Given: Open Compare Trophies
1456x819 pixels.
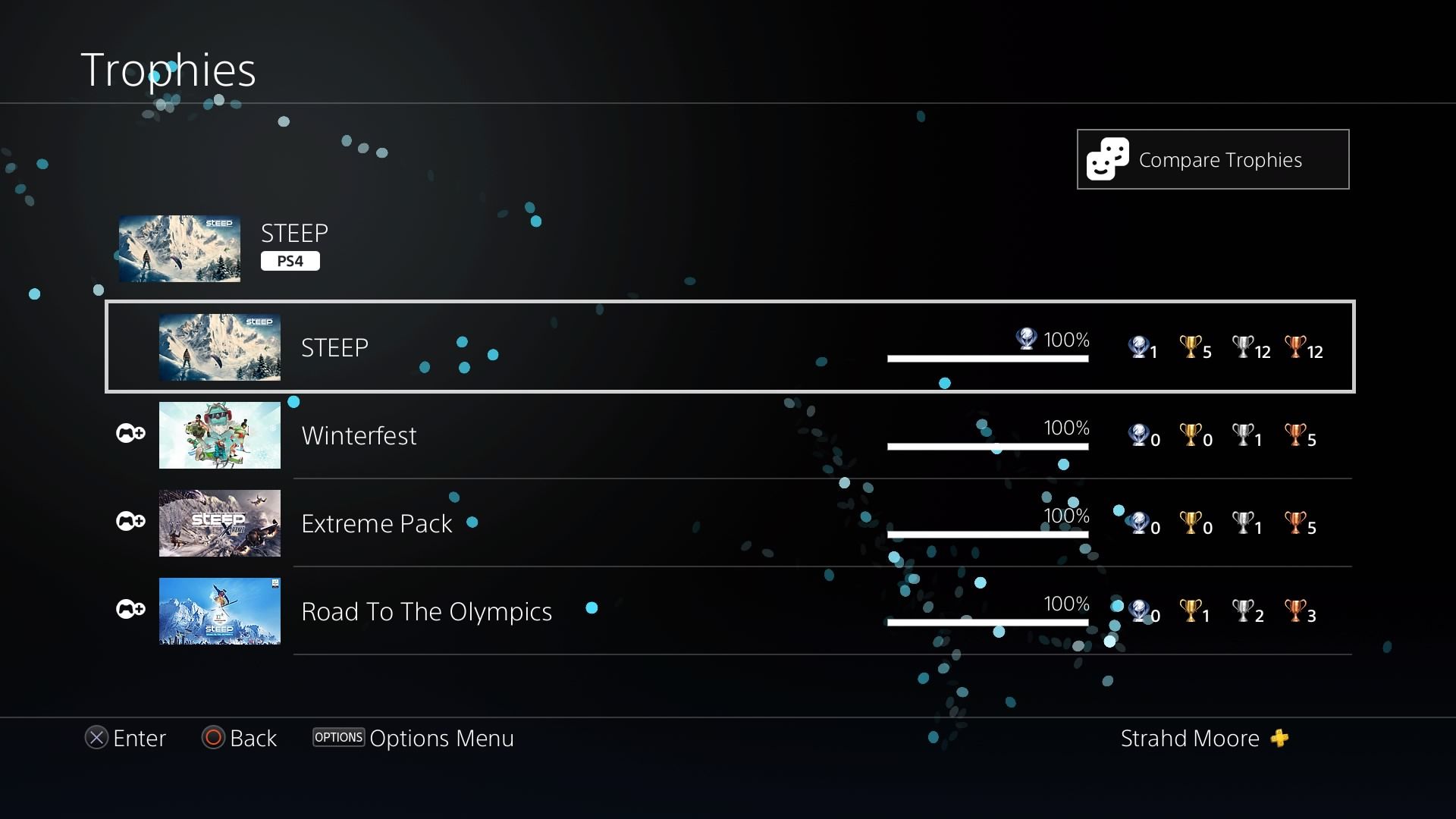Looking at the screenshot, I should (x=1213, y=159).
